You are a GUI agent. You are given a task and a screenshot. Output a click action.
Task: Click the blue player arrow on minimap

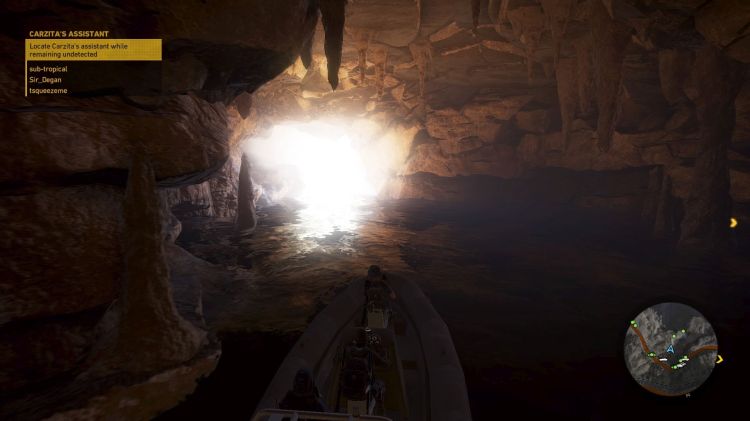pyautogui.click(x=671, y=350)
